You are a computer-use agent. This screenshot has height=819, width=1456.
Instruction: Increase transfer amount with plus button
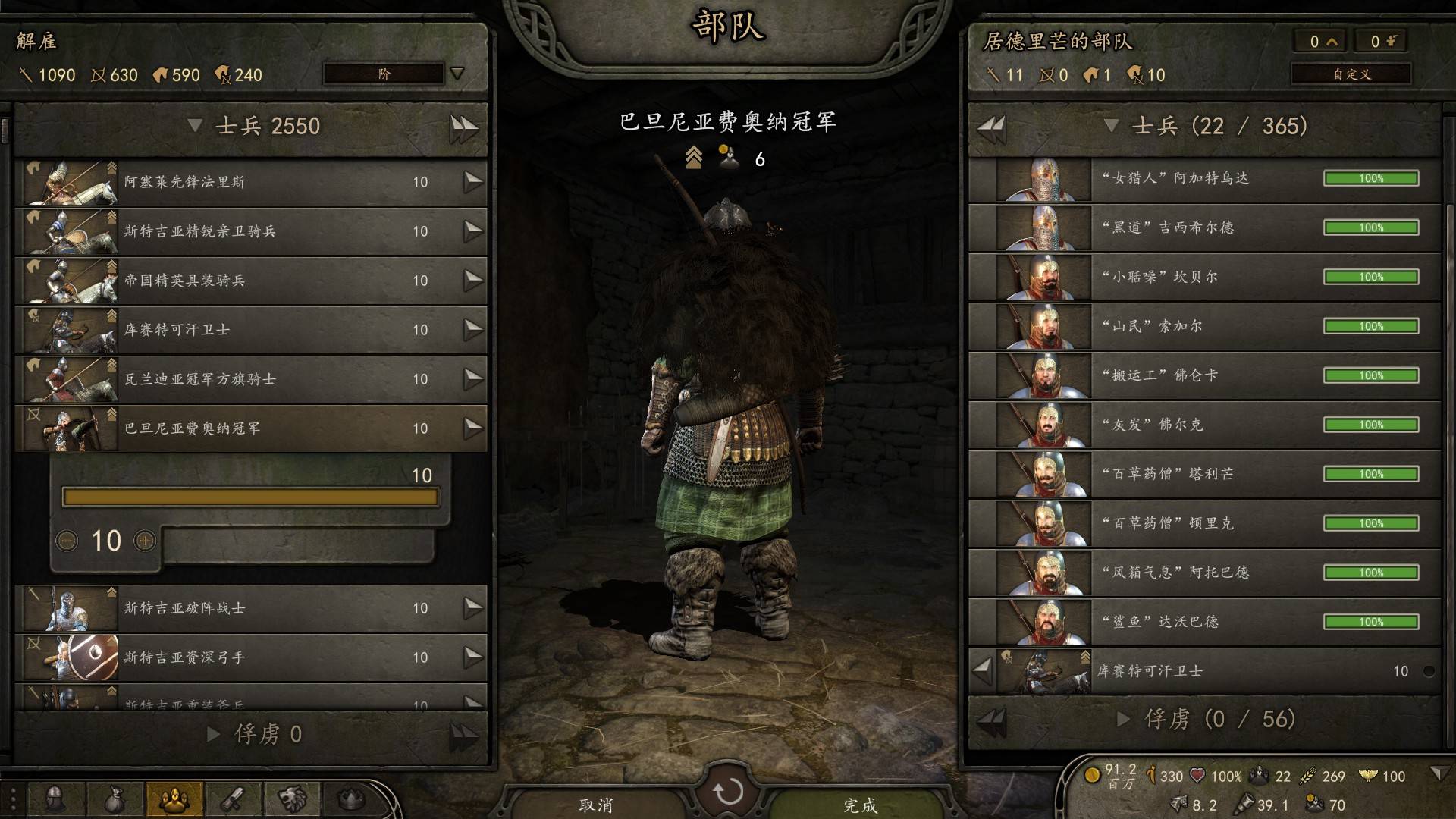pos(145,541)
